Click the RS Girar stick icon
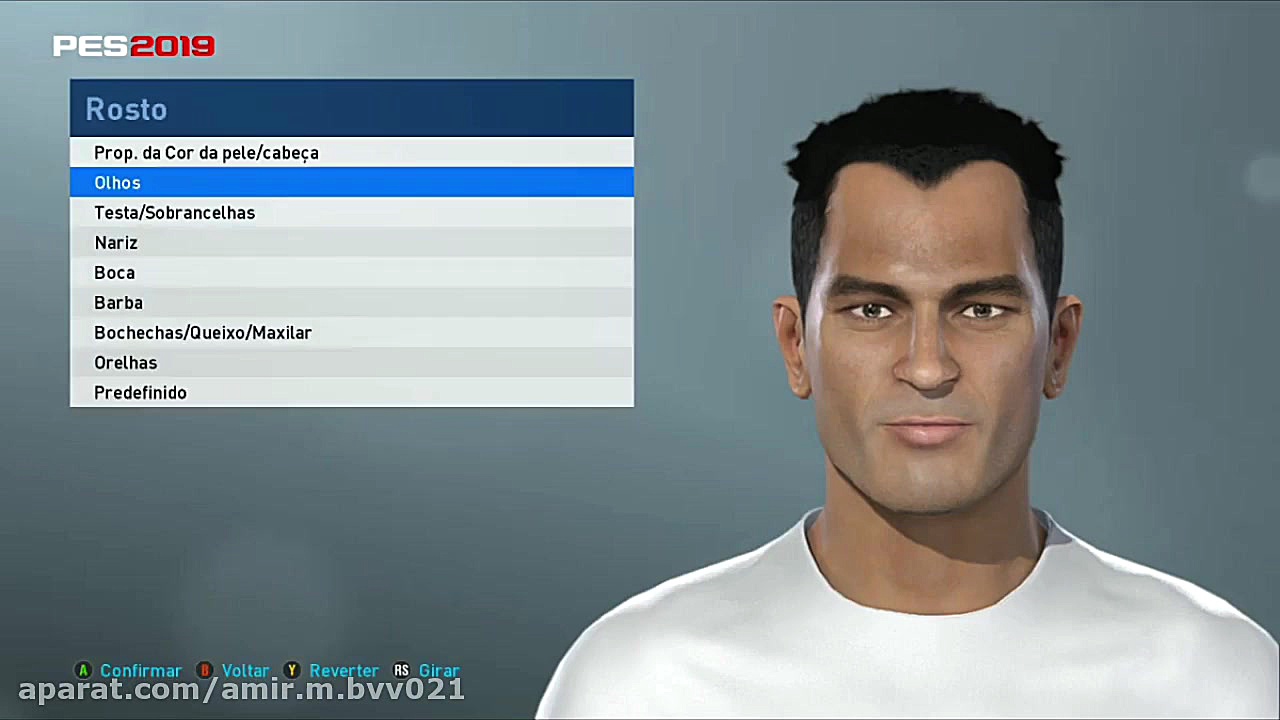Image resolution: width=1280 pixels, height=720 pixels. [x=401, y=671]
